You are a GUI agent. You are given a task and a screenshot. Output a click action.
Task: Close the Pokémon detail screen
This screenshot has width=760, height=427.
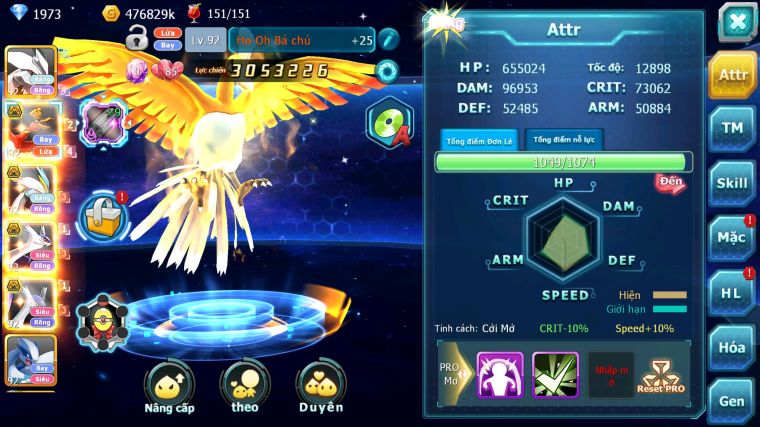(736, 22)
